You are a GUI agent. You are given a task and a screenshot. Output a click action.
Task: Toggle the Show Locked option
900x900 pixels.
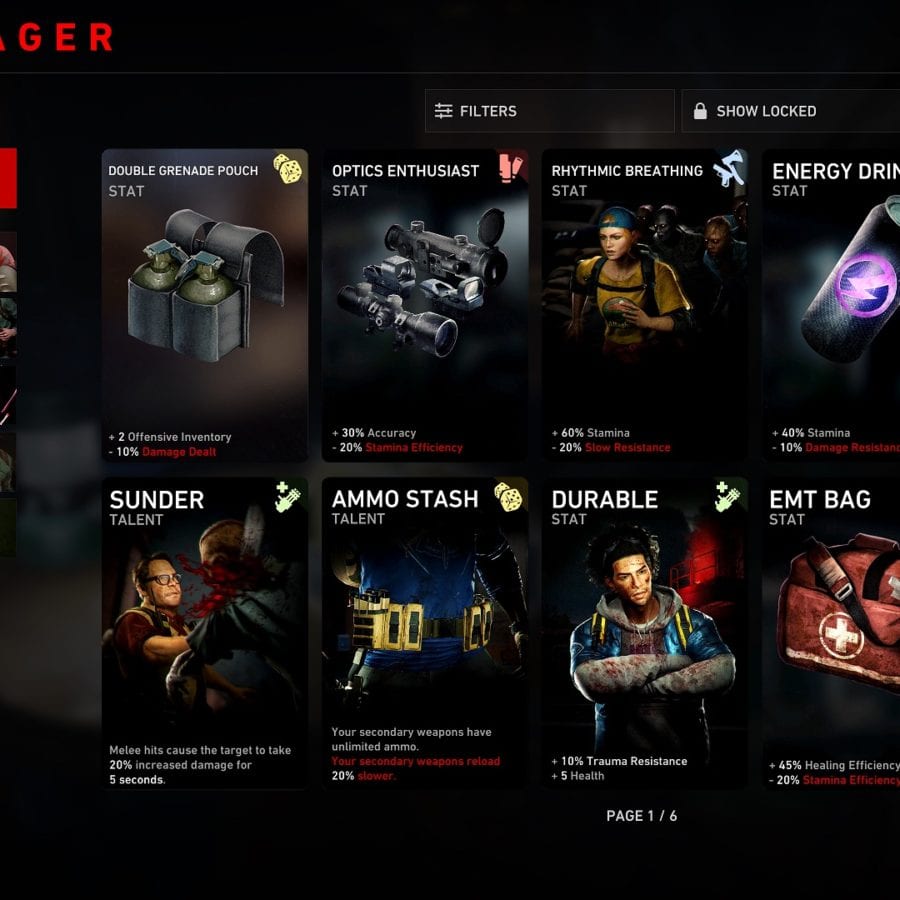tap(790, 111)
